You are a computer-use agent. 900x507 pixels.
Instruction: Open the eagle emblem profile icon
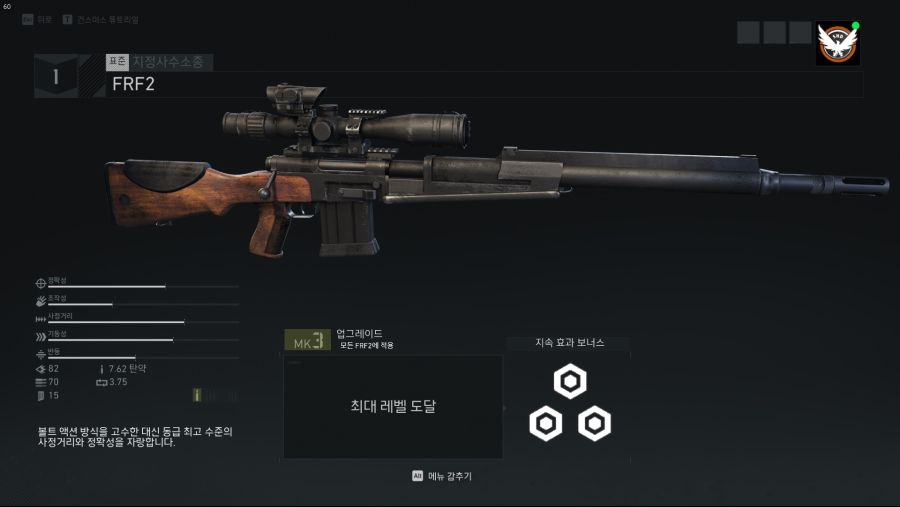click(837, 44)
